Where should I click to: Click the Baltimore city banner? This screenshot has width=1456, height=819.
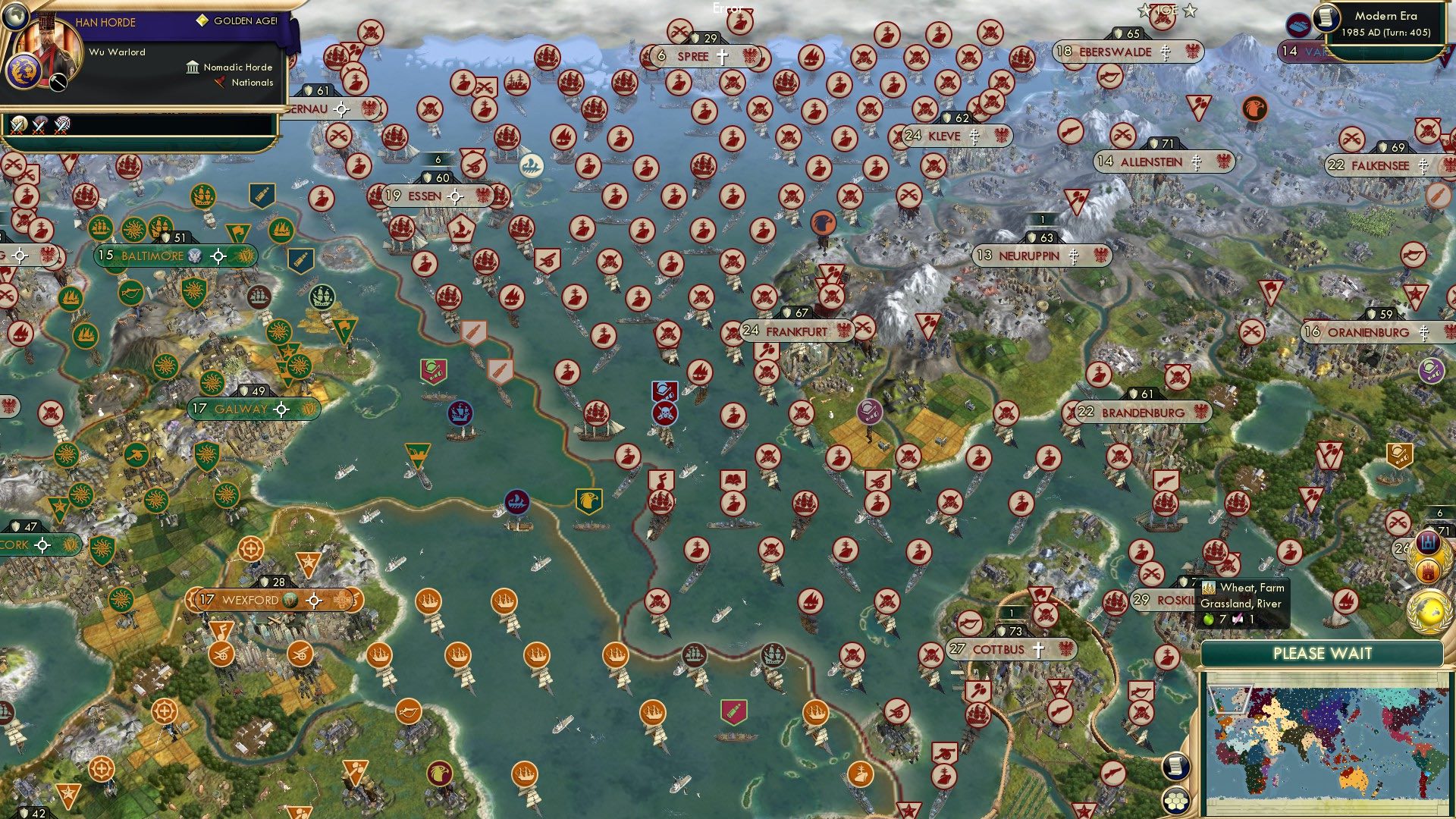click(x=152, y=256)
